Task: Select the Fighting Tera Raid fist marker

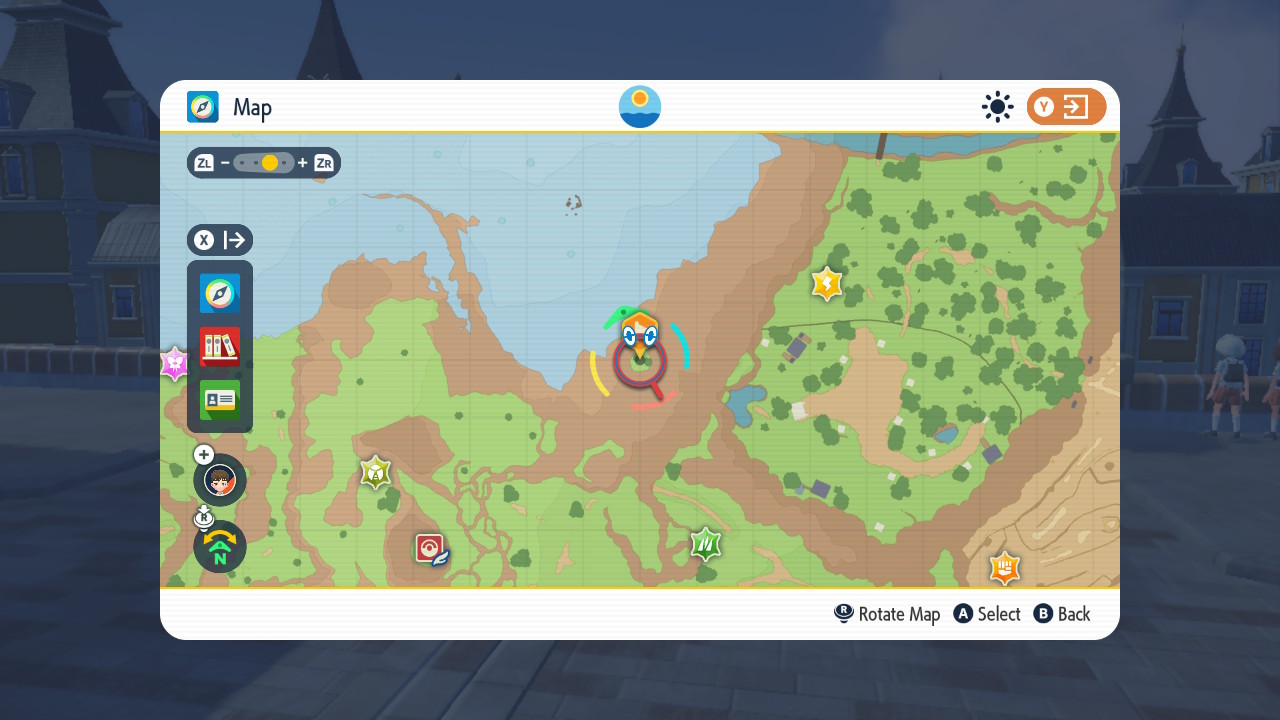Action: pos(1004,568)
